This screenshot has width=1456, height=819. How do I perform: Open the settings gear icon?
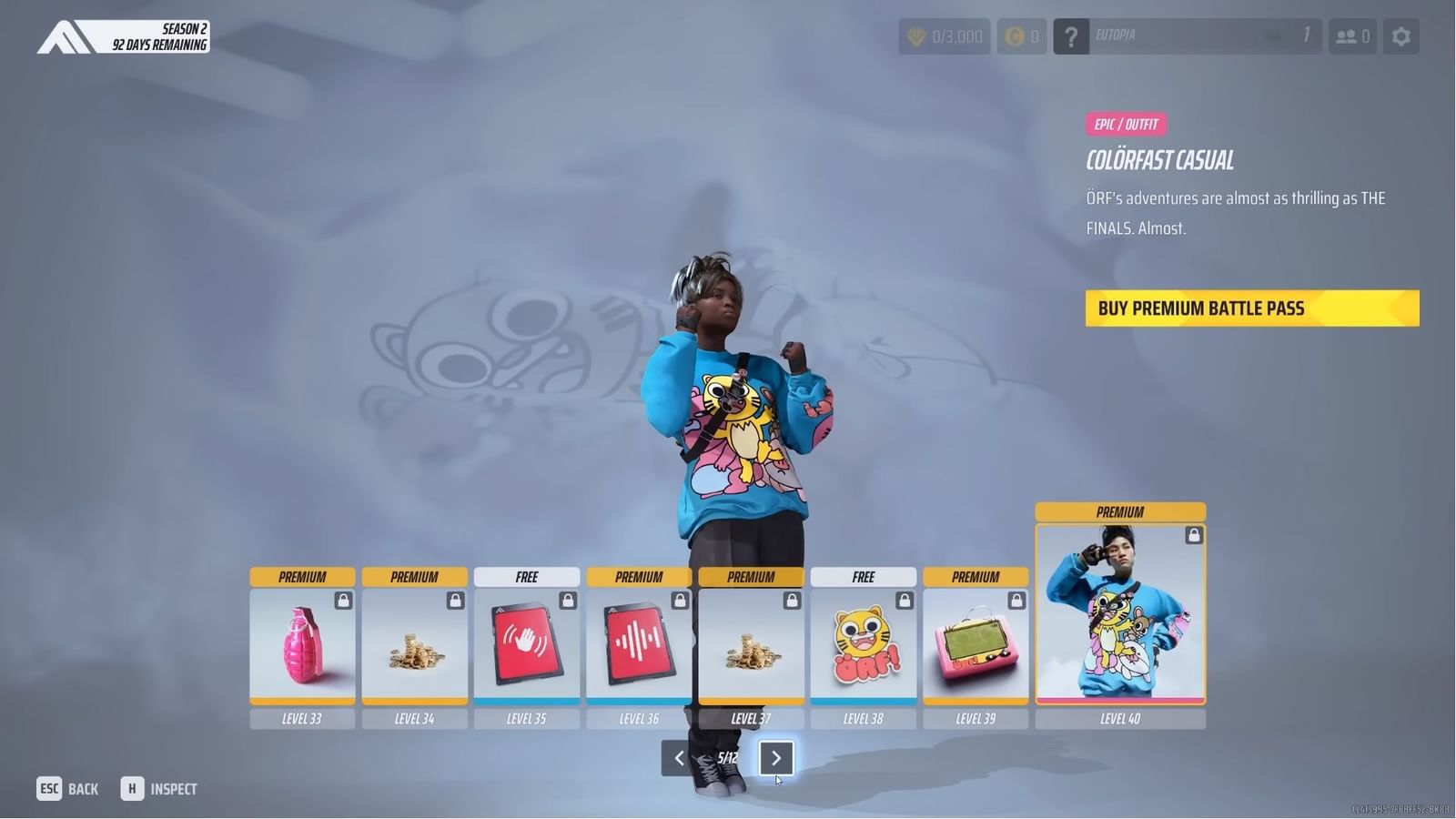1401,36
